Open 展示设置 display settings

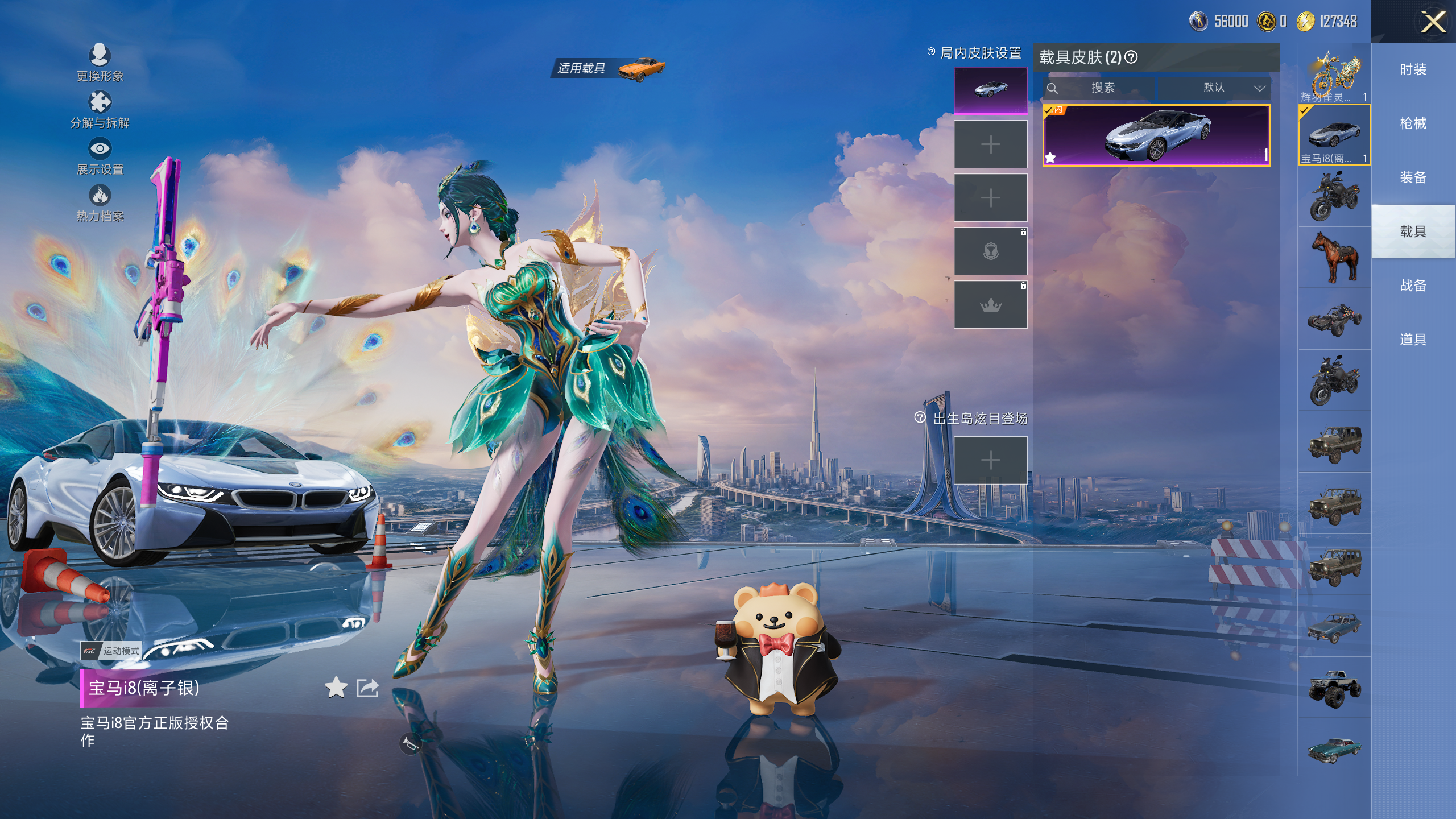100,156
